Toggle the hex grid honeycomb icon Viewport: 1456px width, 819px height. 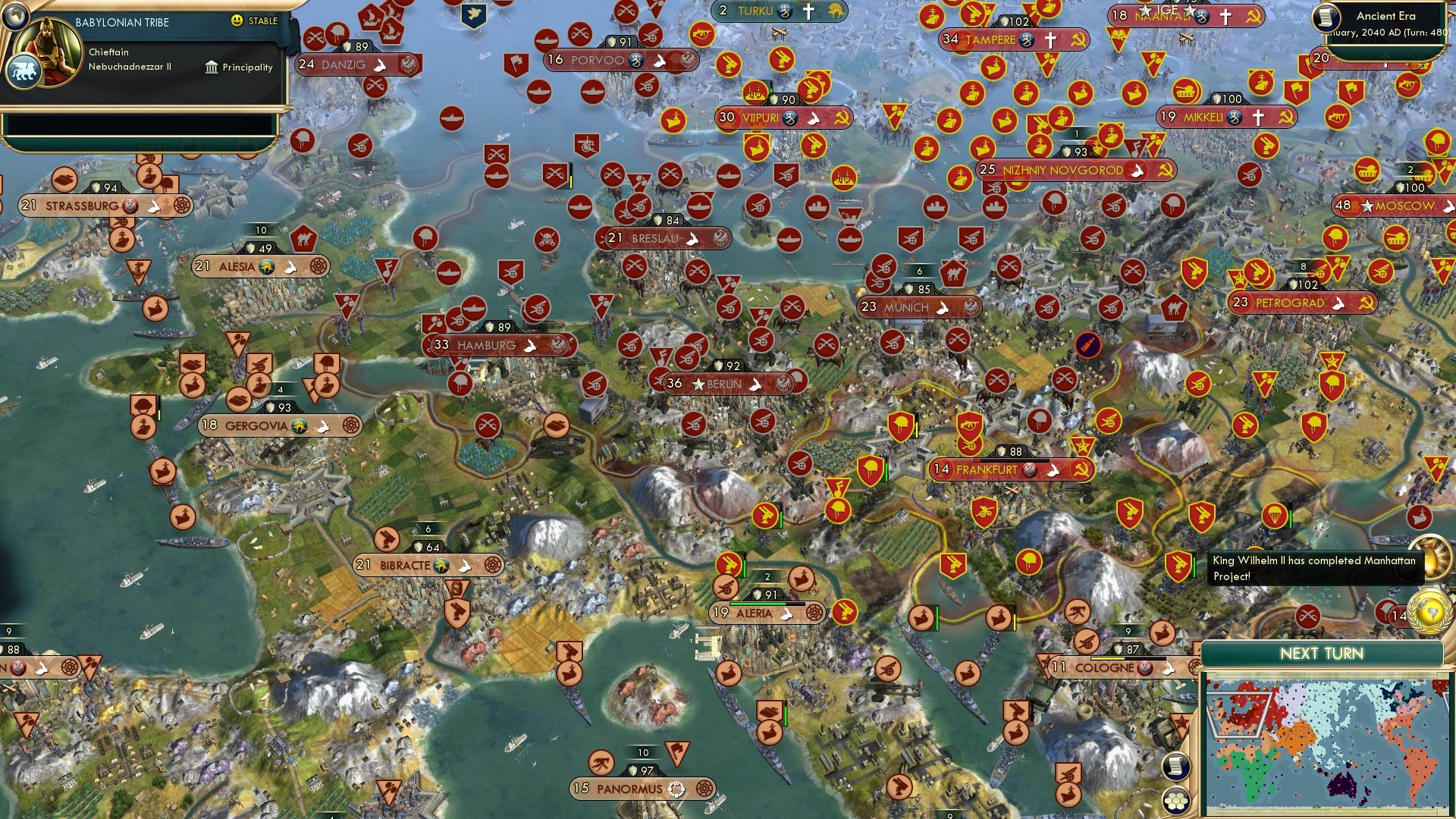coord(1175,802)
